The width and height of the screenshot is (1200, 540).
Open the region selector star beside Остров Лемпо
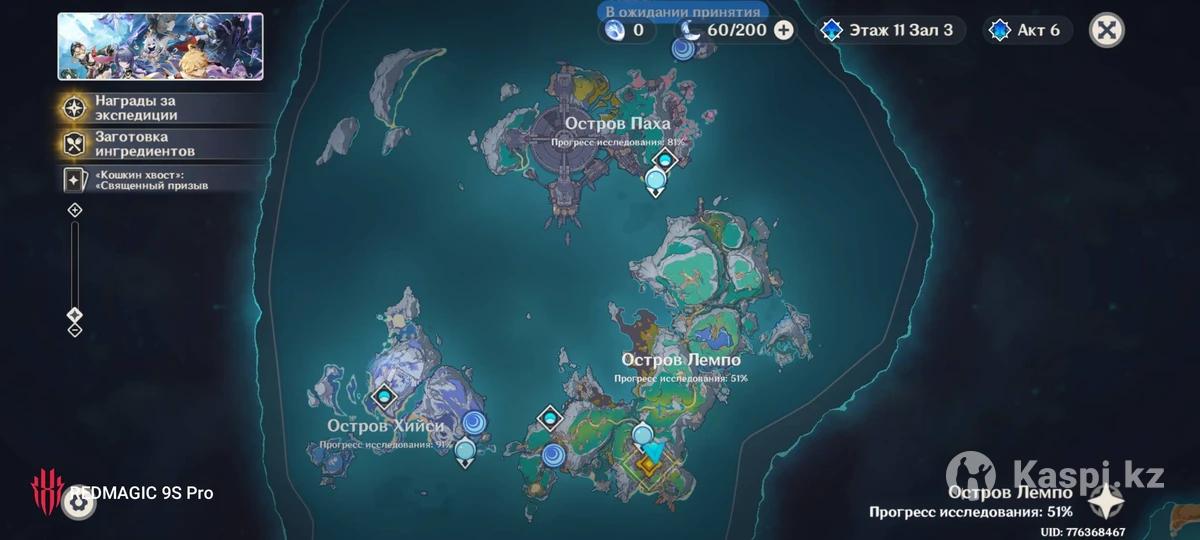pyautogui.click(x=1107, y=502)
